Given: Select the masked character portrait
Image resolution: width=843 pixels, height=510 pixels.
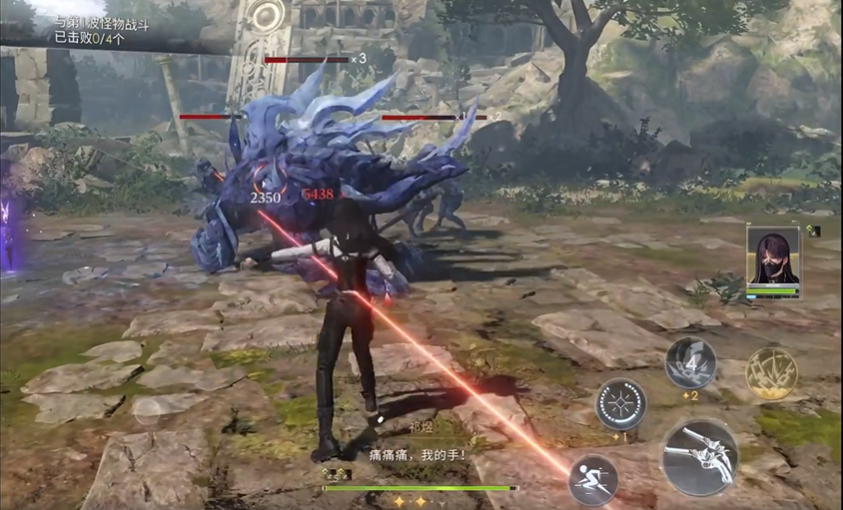Looking at the screenshot, I should click(772, 258).
